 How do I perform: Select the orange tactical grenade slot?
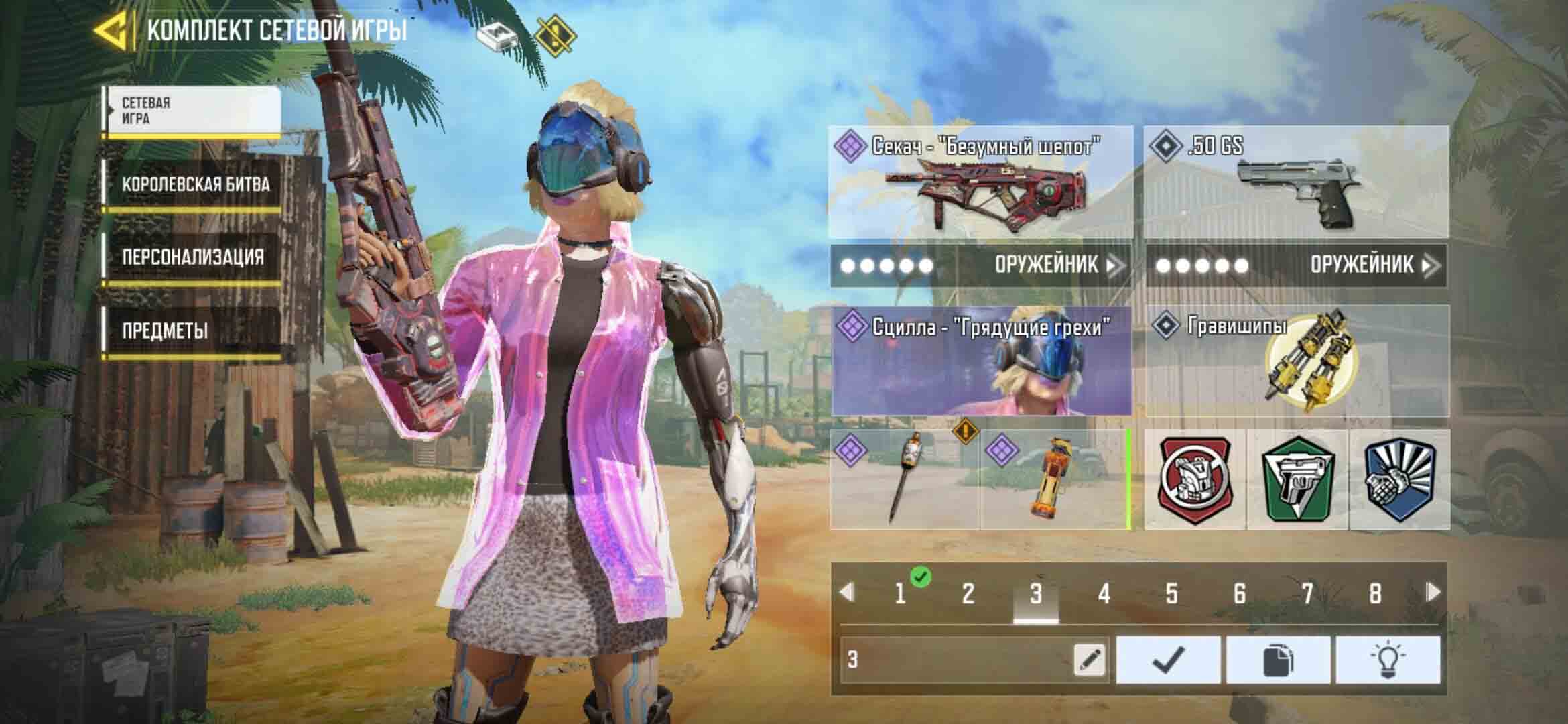[x=1055, y=479]
